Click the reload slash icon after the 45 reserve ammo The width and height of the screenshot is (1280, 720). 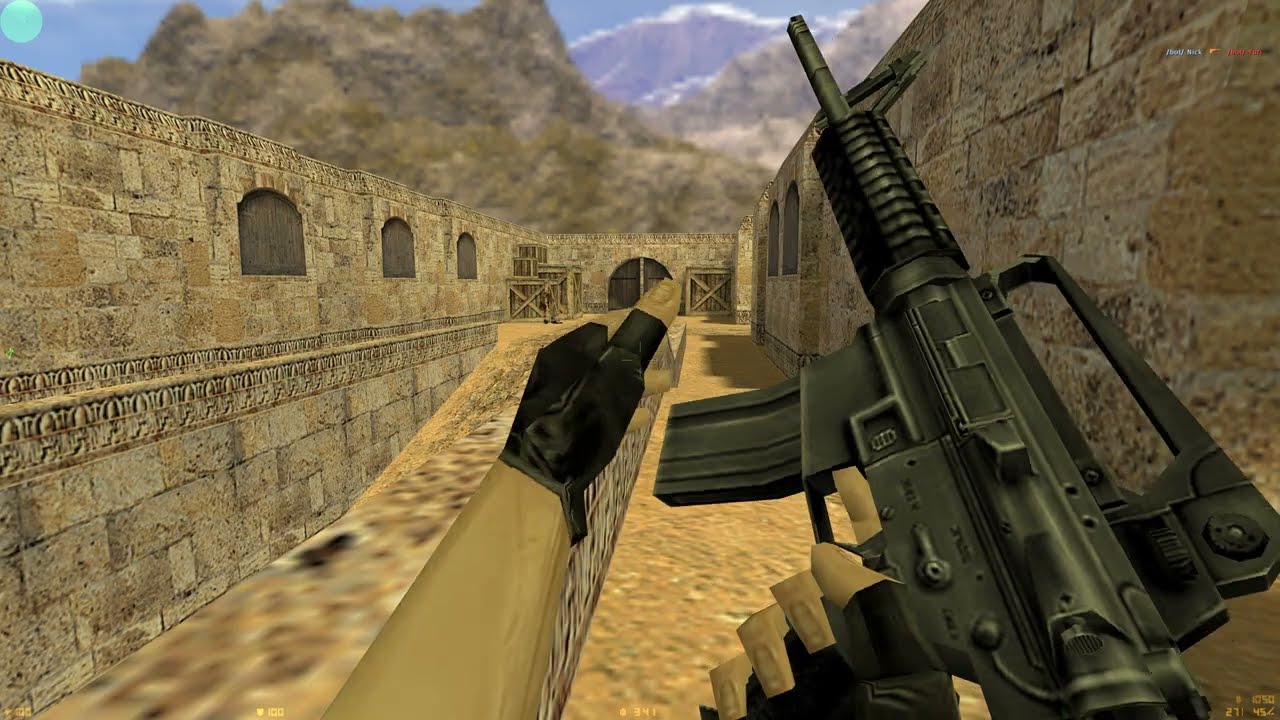pyautogui.click(x=1271, y=711)
